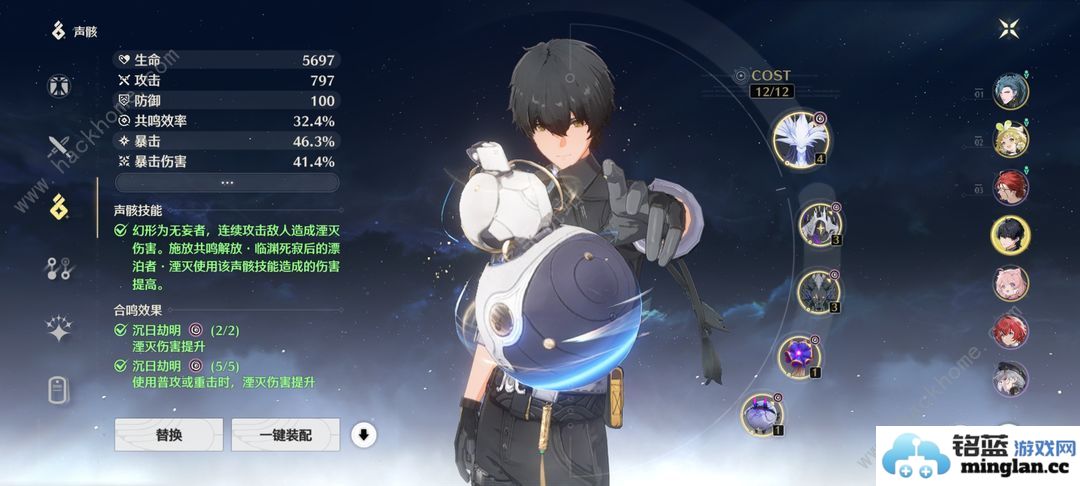The width and height of the screenshot is (1080, 486).
Task: Choose the blonde character with green bow
Action: [1010, 140]
